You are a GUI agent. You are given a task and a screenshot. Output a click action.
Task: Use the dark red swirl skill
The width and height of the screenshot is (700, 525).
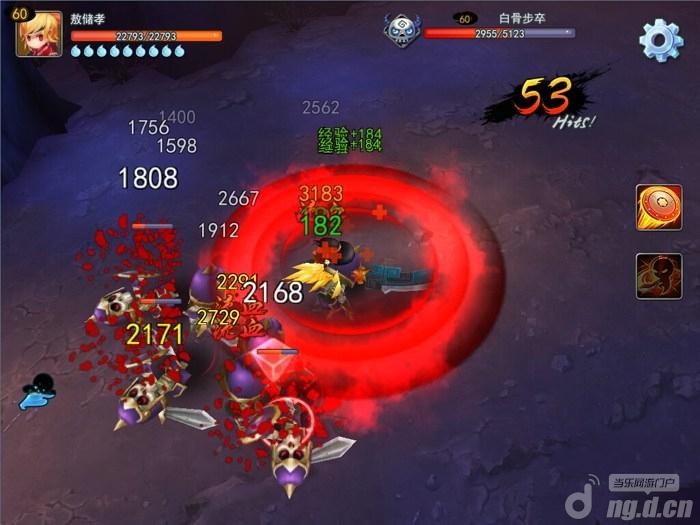tap(658, 276)
